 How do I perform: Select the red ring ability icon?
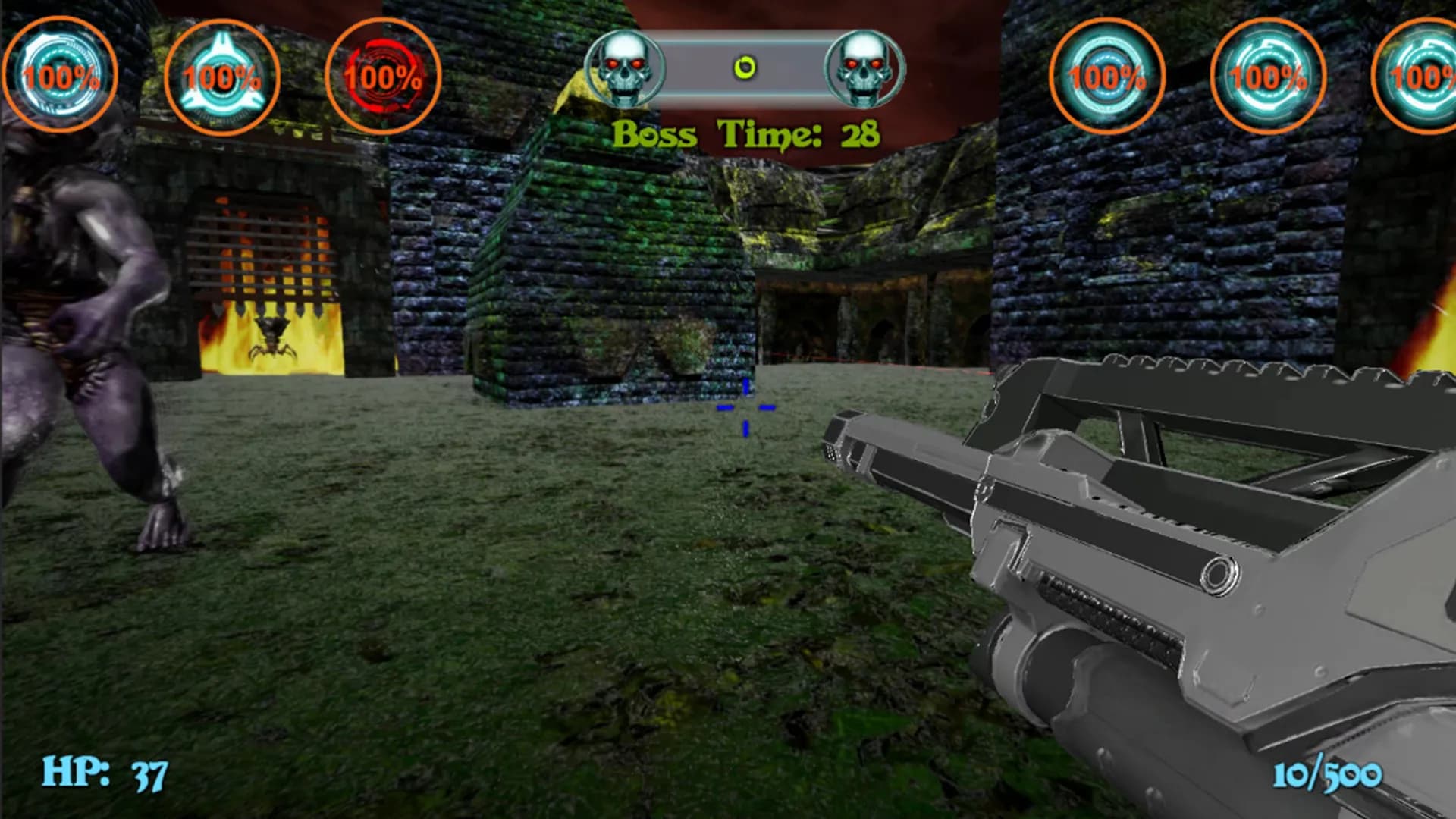(x=383, y=77)
